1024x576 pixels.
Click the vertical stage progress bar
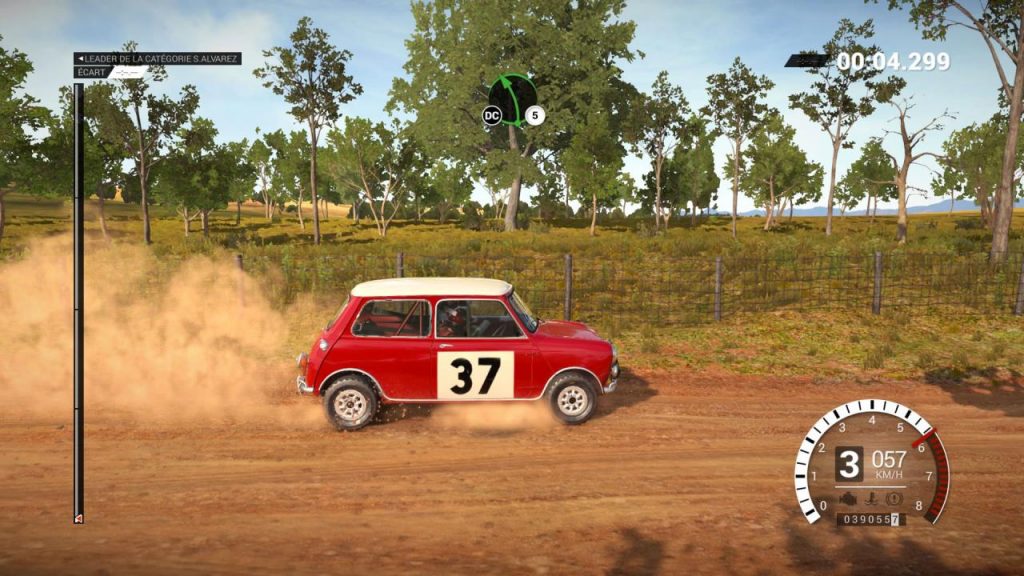78,300
